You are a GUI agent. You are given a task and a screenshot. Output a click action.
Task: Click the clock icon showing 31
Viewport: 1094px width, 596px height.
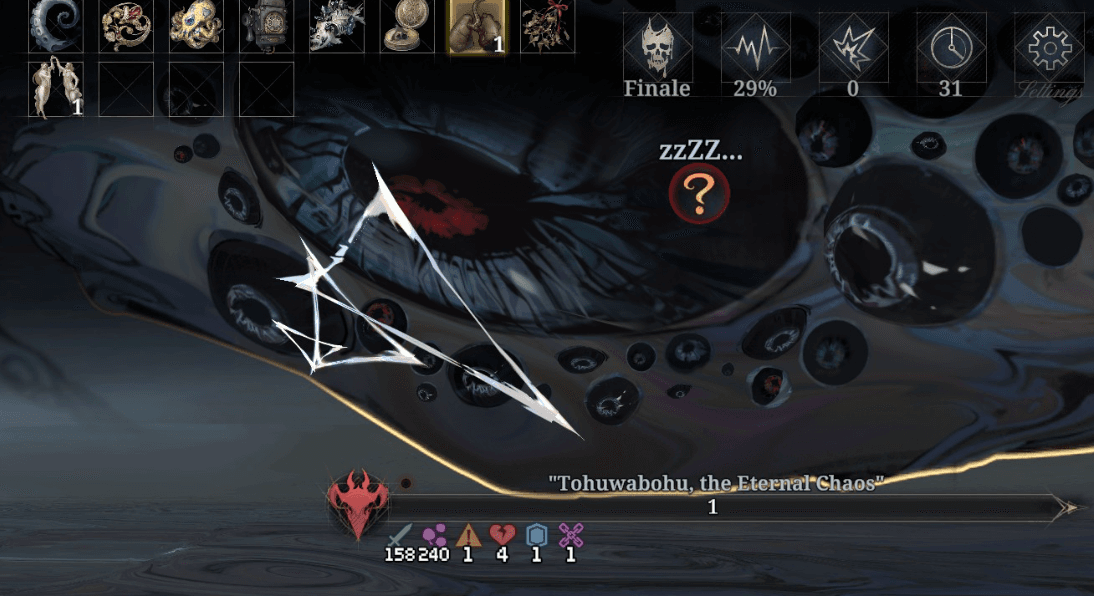point(951,47)
